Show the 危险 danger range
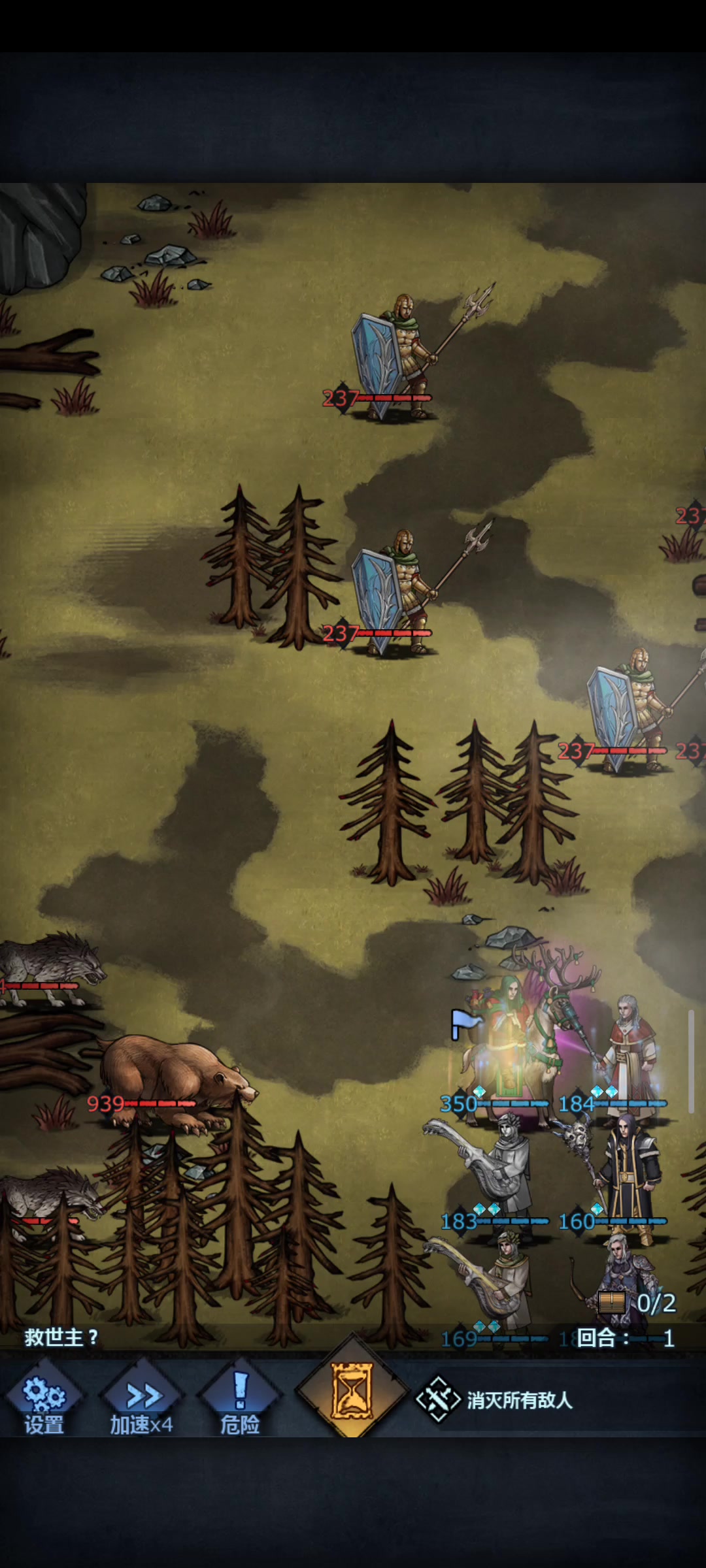 click(x=240, y=1400)
